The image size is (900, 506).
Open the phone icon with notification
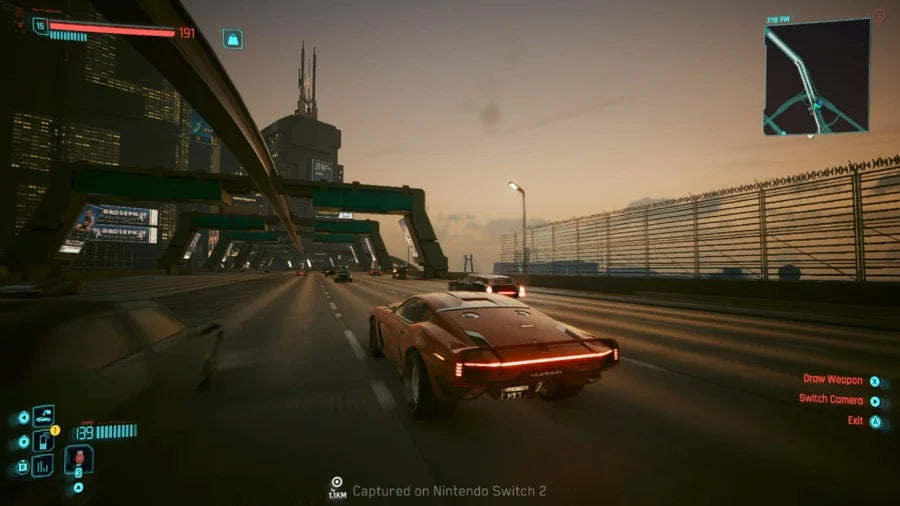43,440
